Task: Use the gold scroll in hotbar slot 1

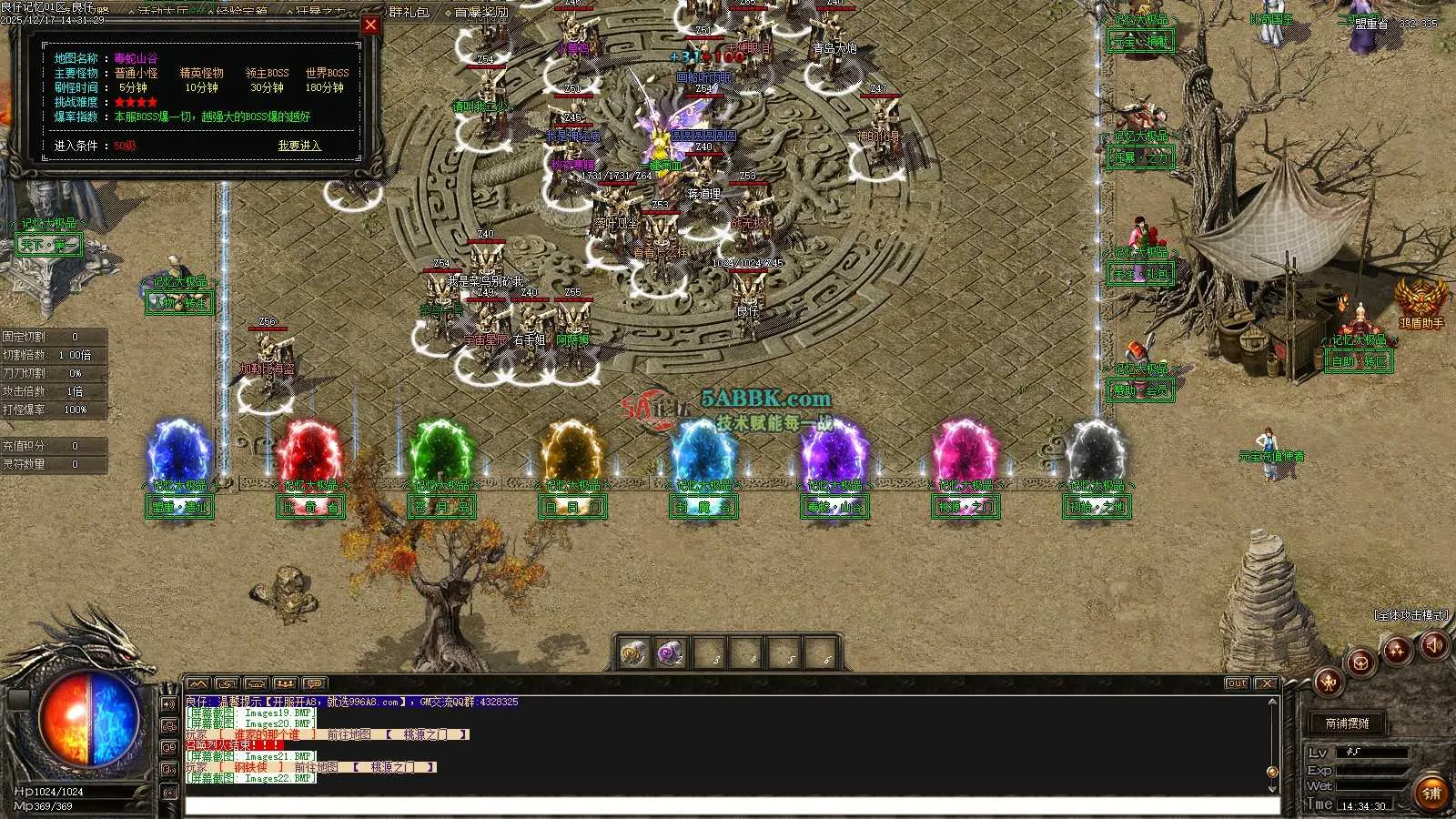Action: pyautogui.click(x=633, y=653)
